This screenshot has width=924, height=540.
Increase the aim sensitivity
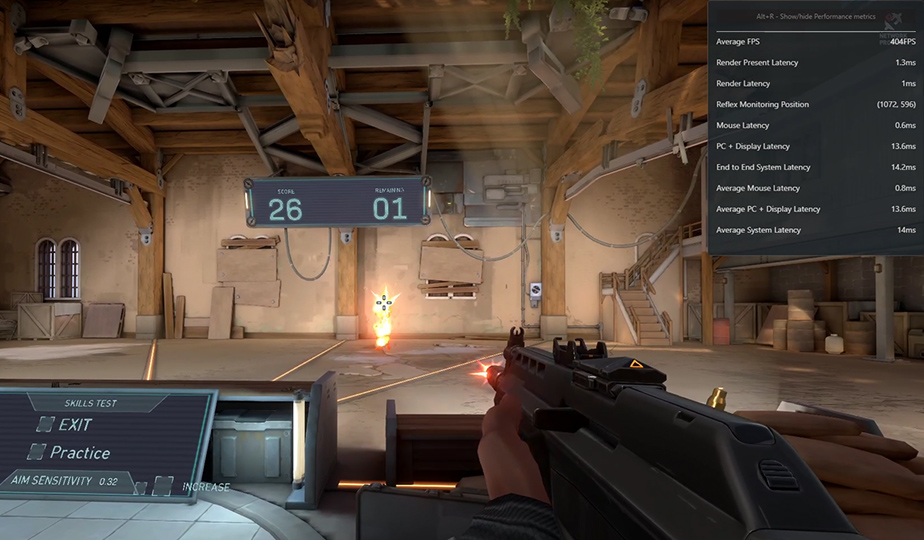(x=163, y=486)
